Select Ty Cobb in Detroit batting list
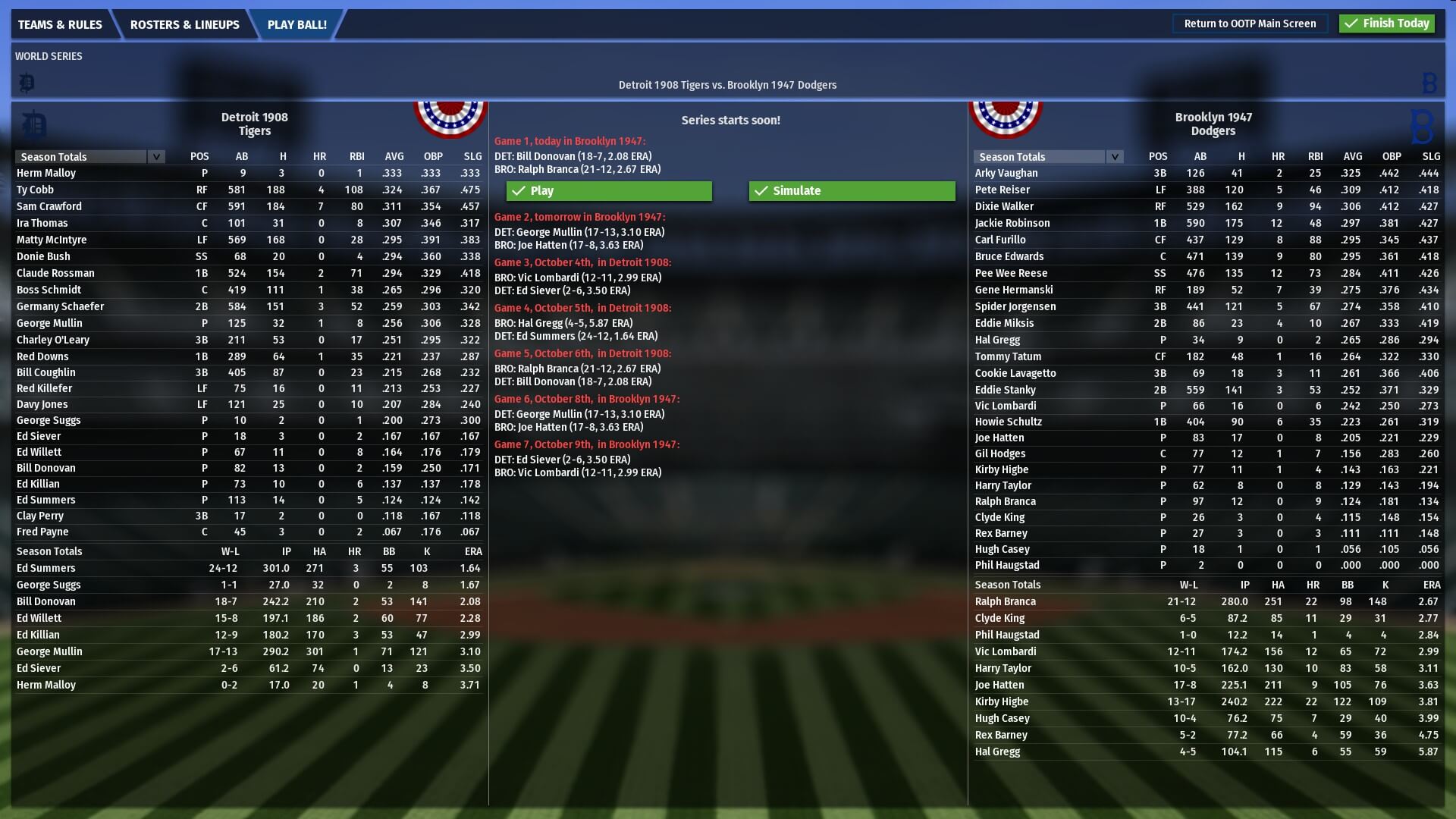The height and width of the screenshot is (819, 1456). point(36,190)
